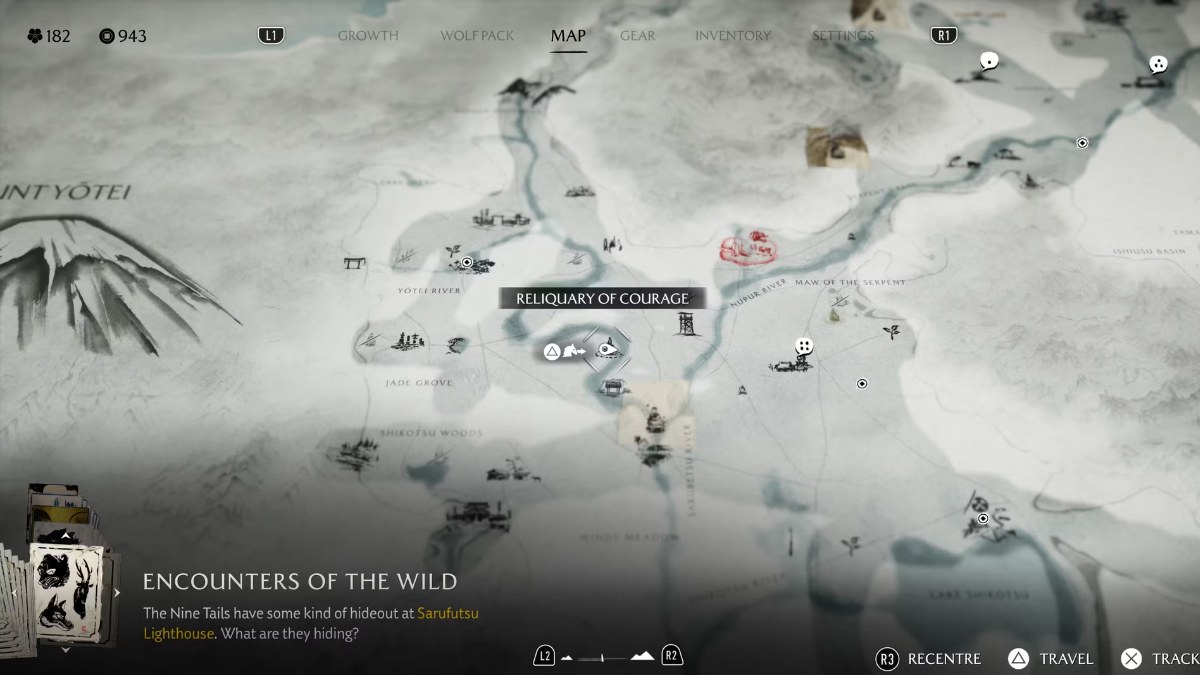Open the Inventory tab
Viewport: 1200px width, 675px height.
point(733,36)
